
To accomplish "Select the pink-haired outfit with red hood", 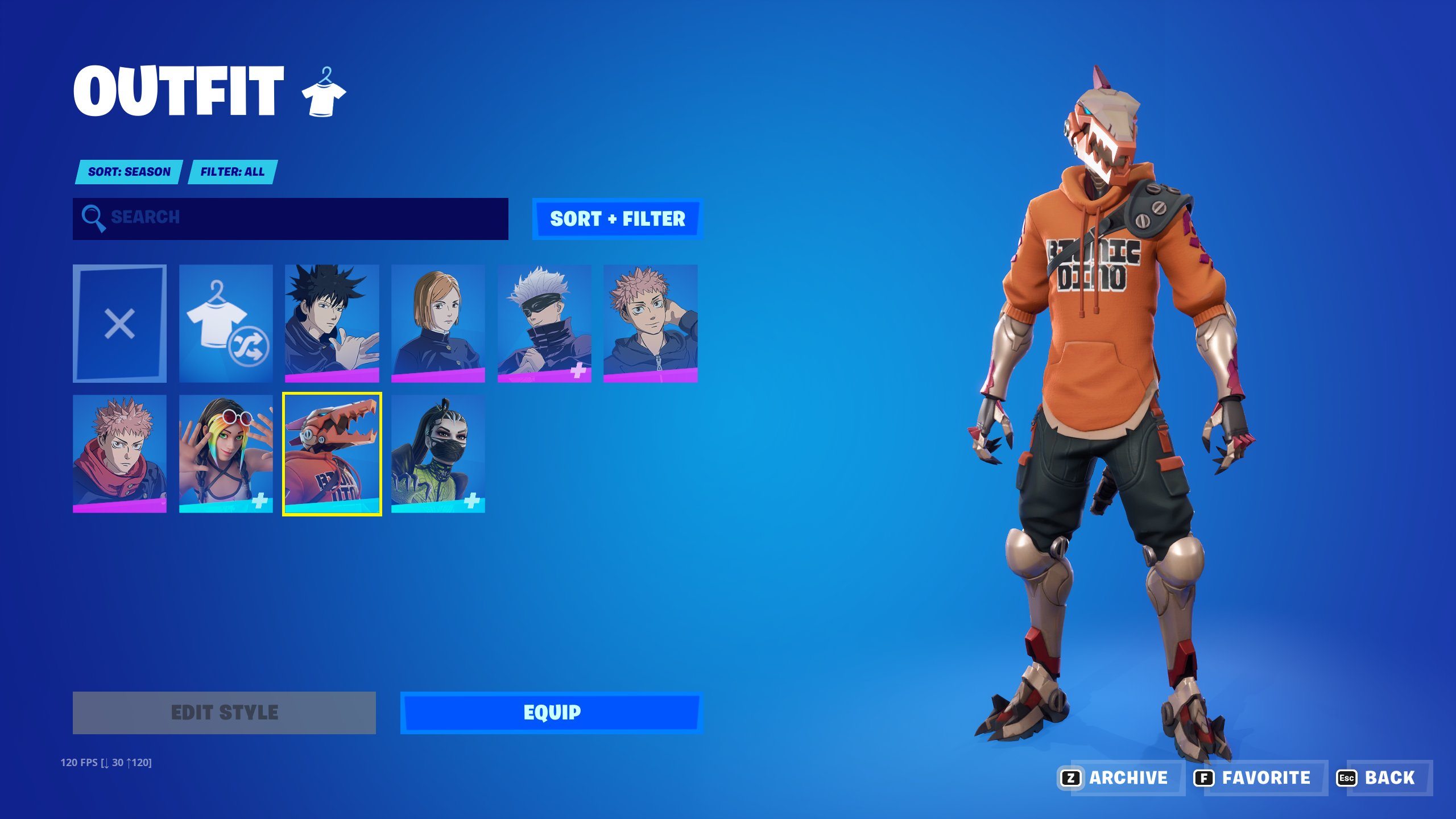I will [x=119, y=453].
